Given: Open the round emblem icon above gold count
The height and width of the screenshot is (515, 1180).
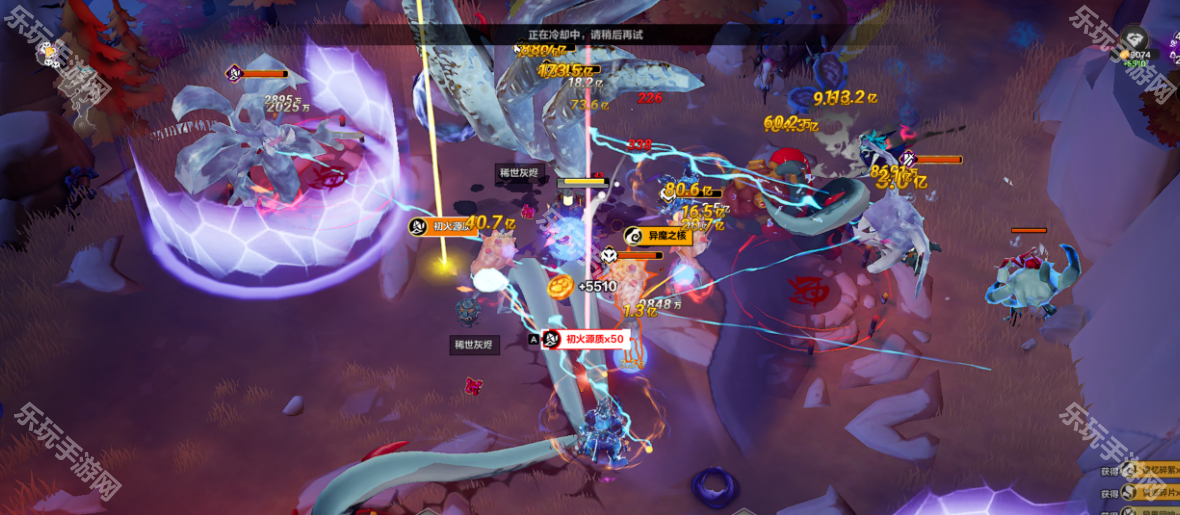Looking at the screenshot, I should pos(1133,38).
